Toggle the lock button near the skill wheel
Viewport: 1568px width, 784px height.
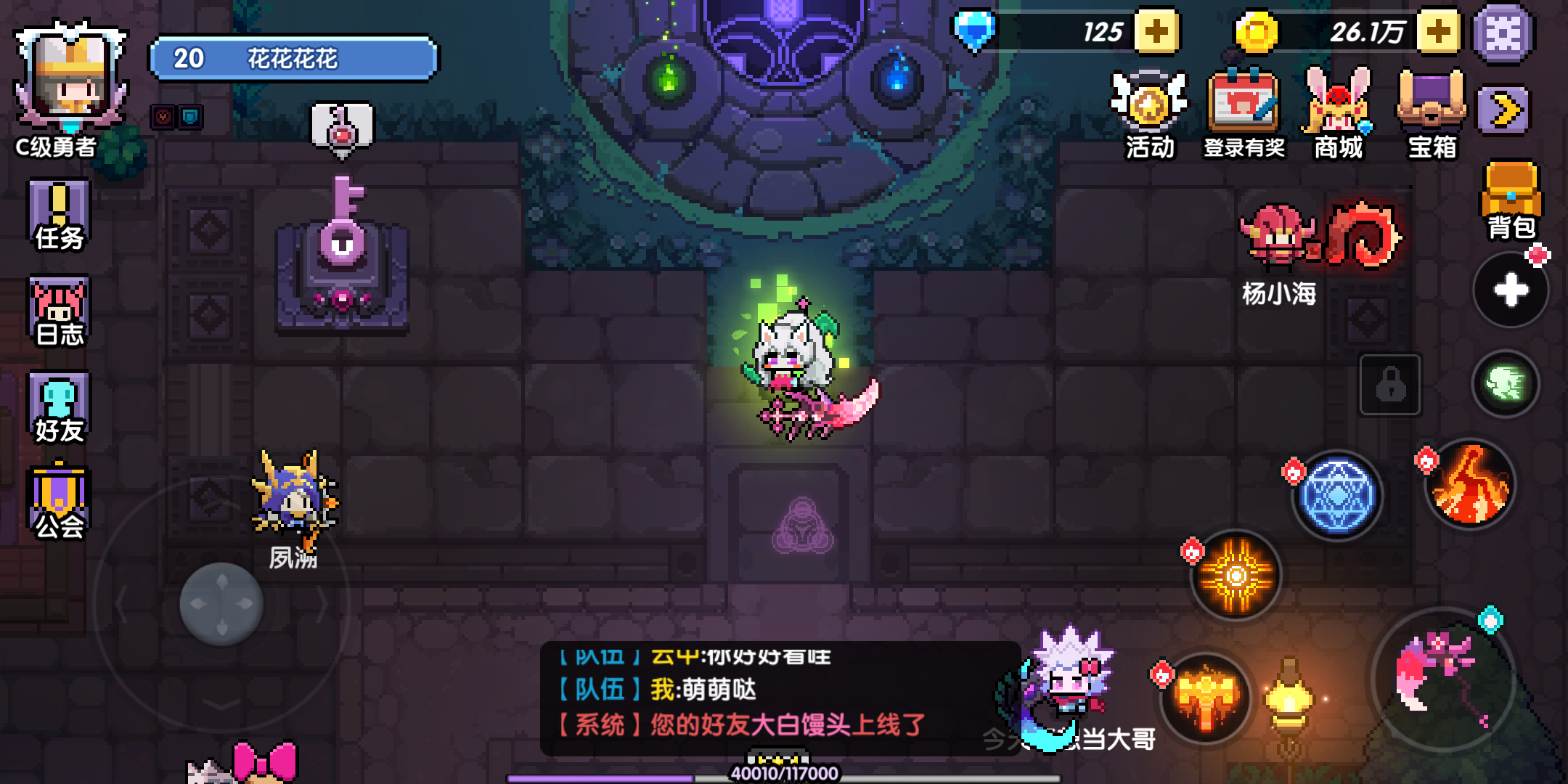click(1392, 385)
